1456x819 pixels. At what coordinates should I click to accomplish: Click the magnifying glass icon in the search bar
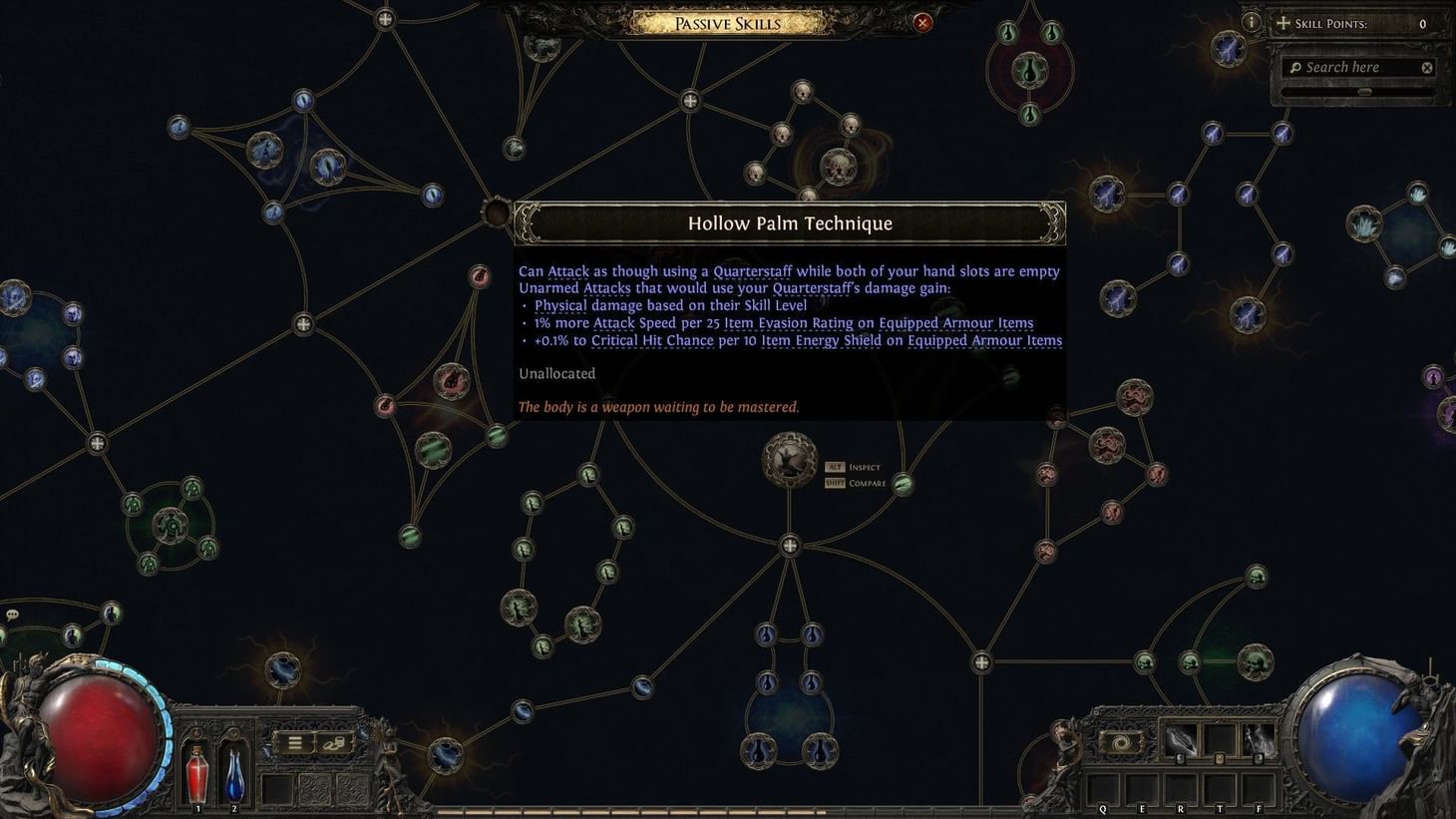pos(1294,67)
